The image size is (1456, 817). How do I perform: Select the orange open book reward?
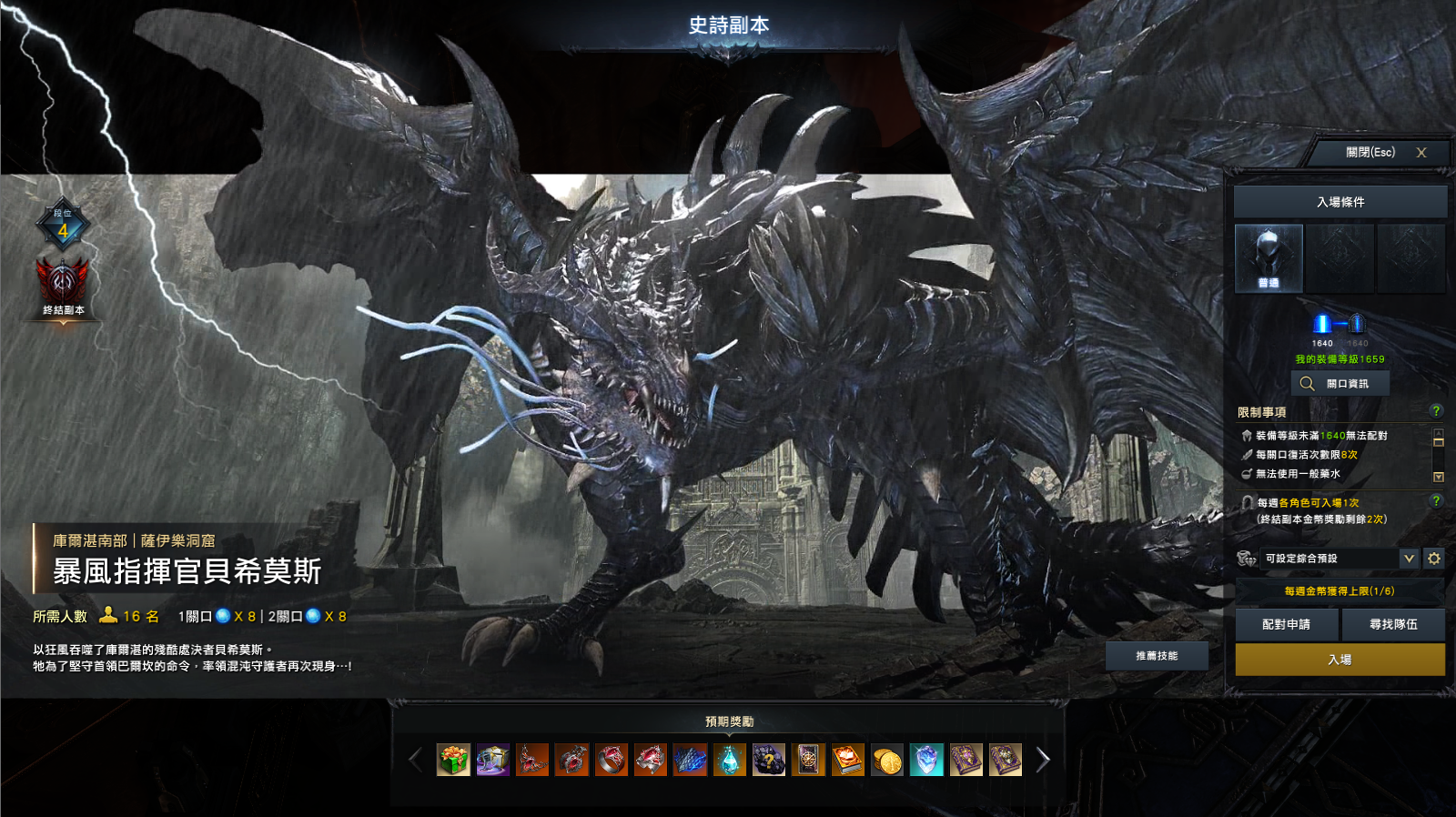[x=848, y=760]
